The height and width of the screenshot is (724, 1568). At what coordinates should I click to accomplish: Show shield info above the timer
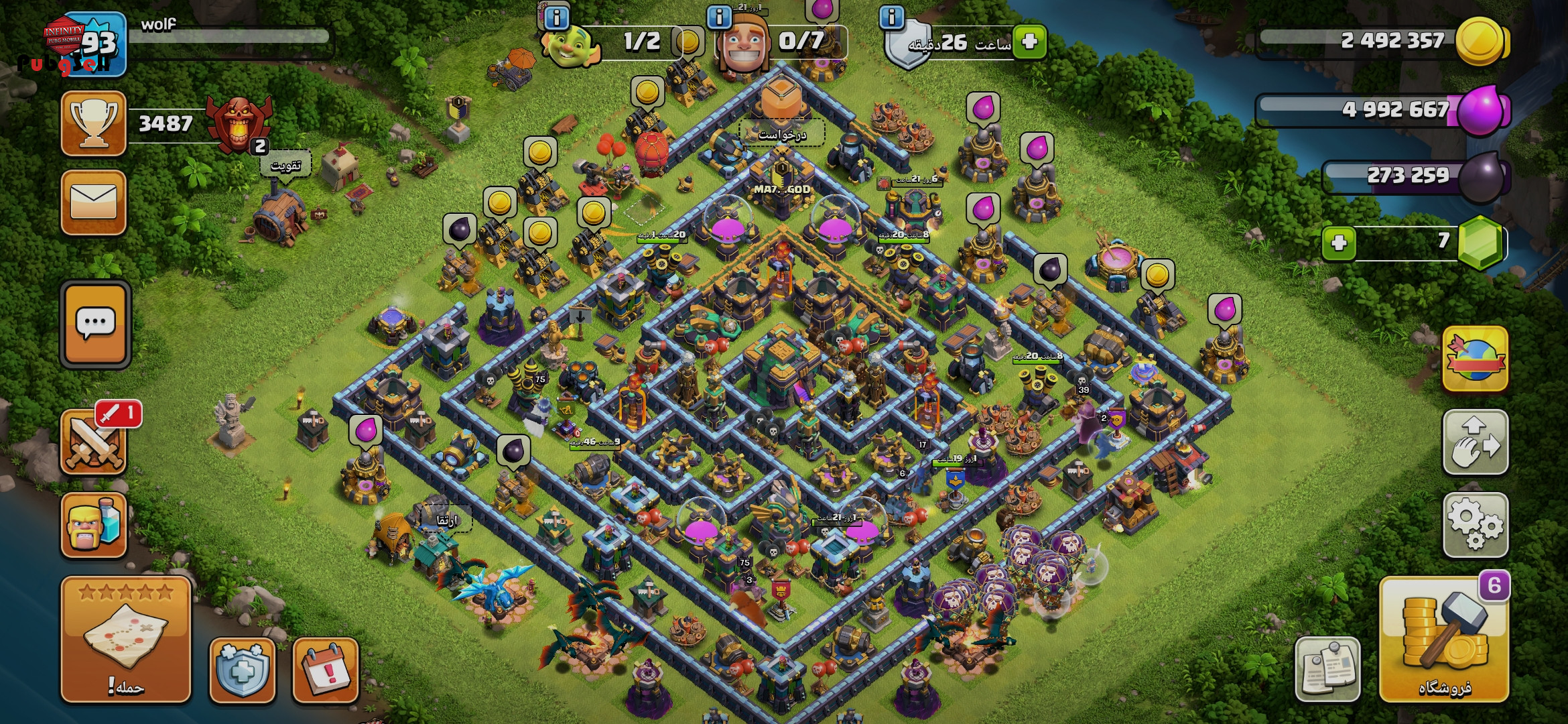891,17
